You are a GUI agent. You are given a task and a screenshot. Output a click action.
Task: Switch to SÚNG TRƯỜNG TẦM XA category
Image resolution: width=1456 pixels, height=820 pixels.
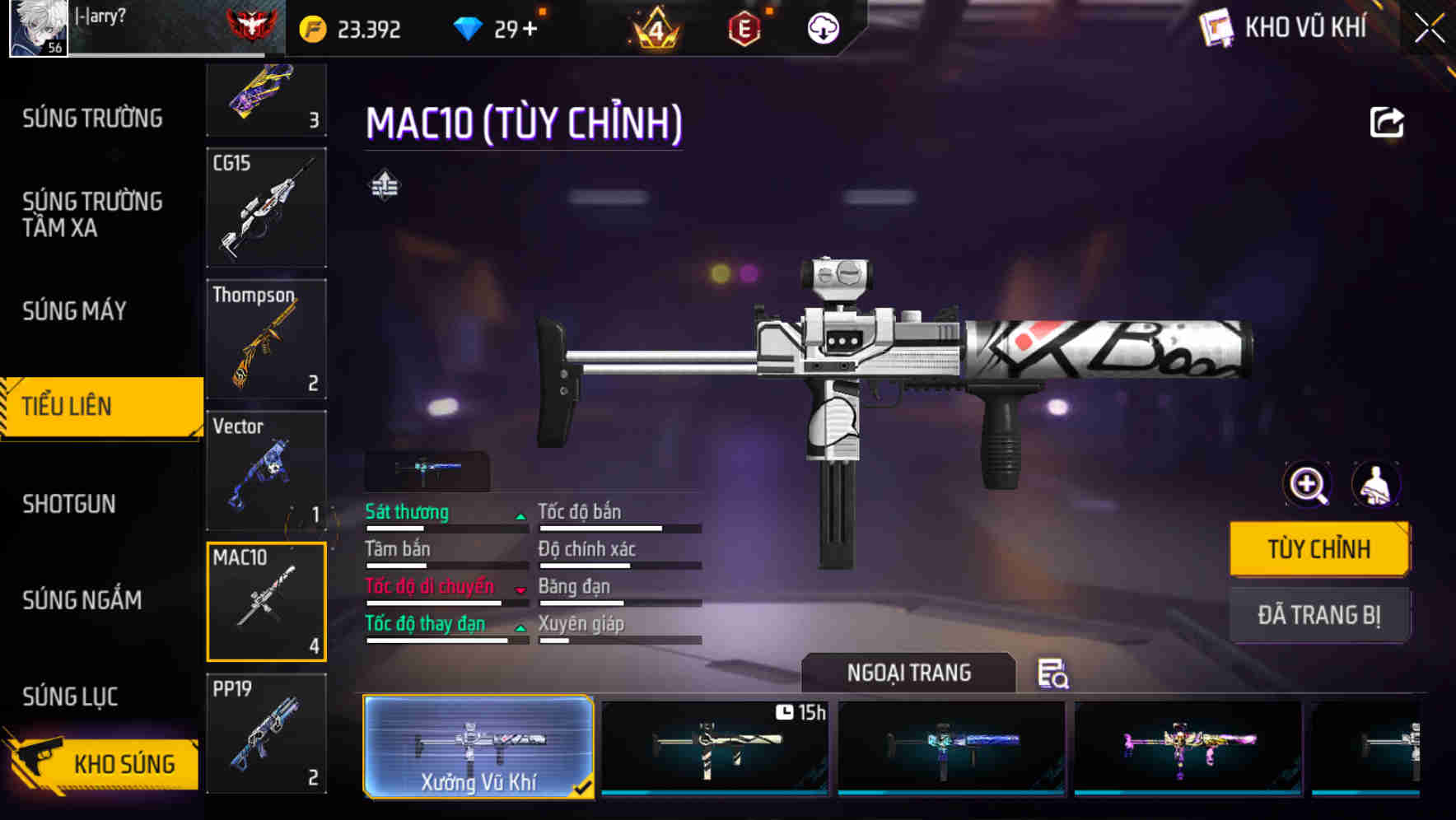click(x=92, y=214)
